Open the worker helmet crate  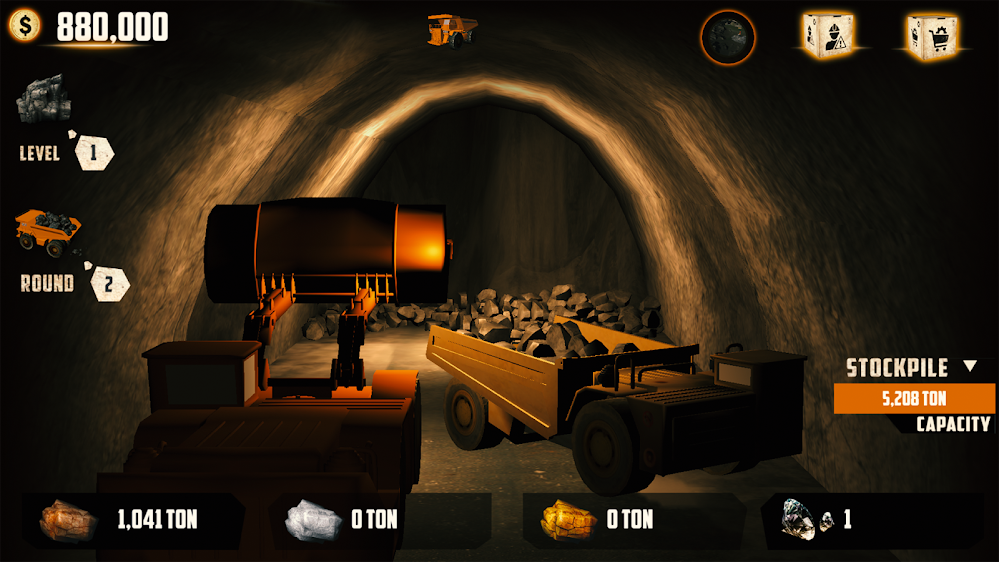pyautogui.click(x=826, y=36)
